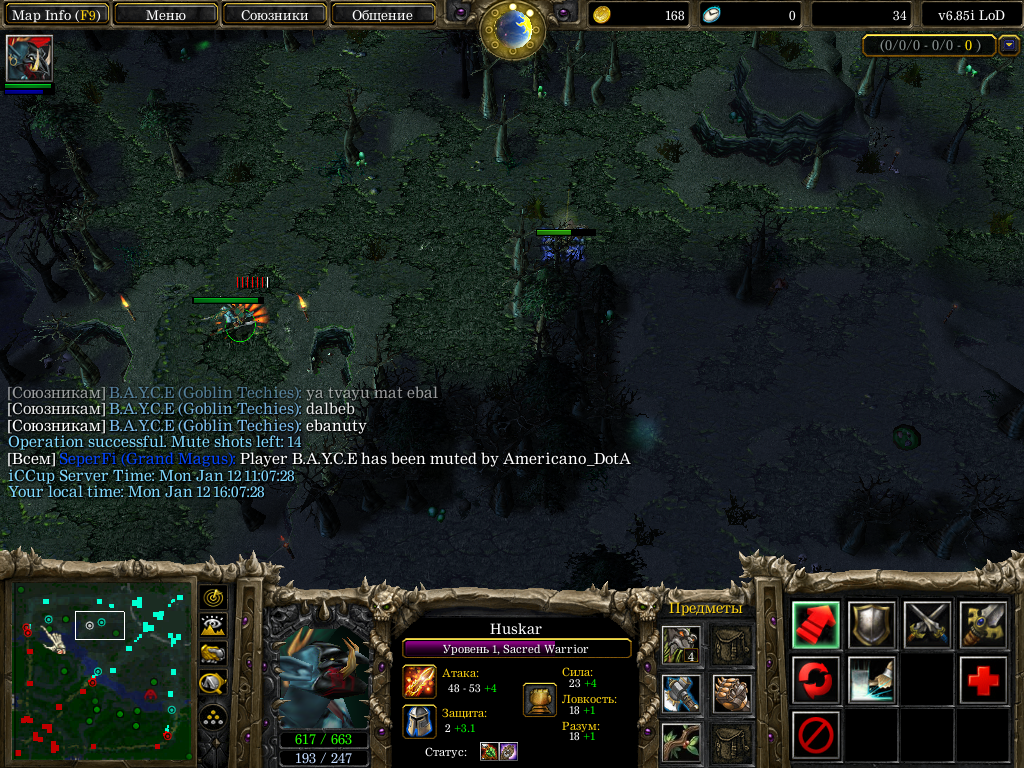
Task: Toggle minimap ally color mode
Action: (213, 654)
